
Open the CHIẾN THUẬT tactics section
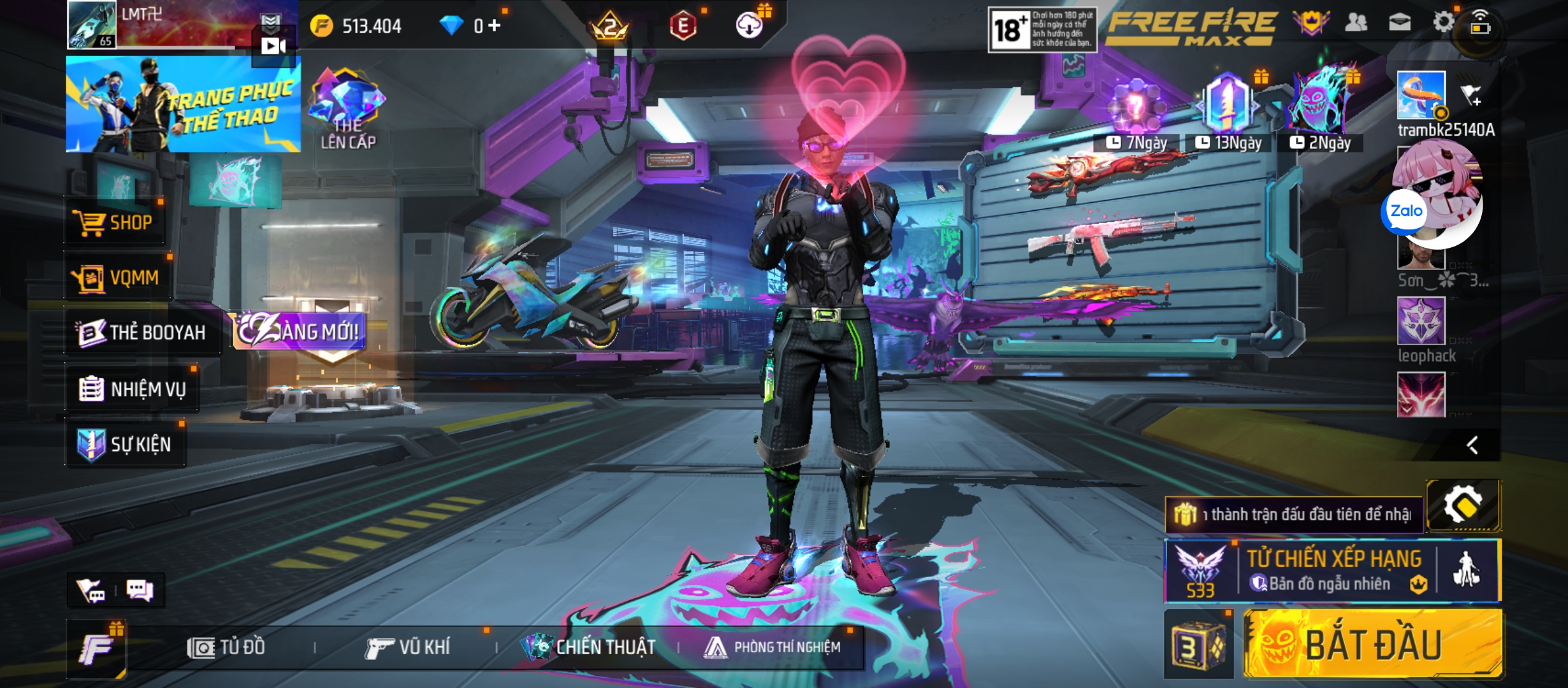click(x=588, y=648)
